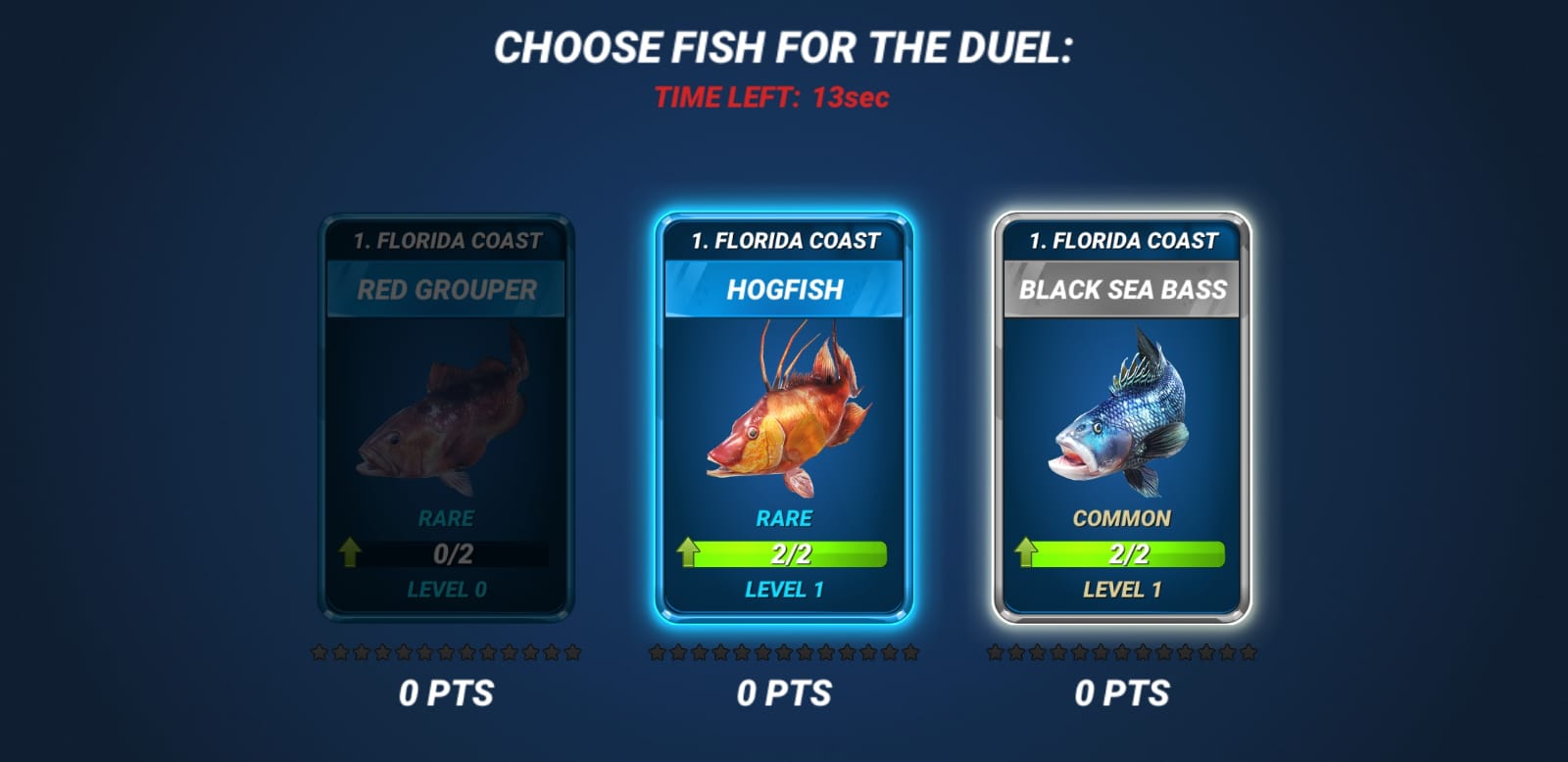Click the RARE label on the Hogfish card

(x=784, y=516)
